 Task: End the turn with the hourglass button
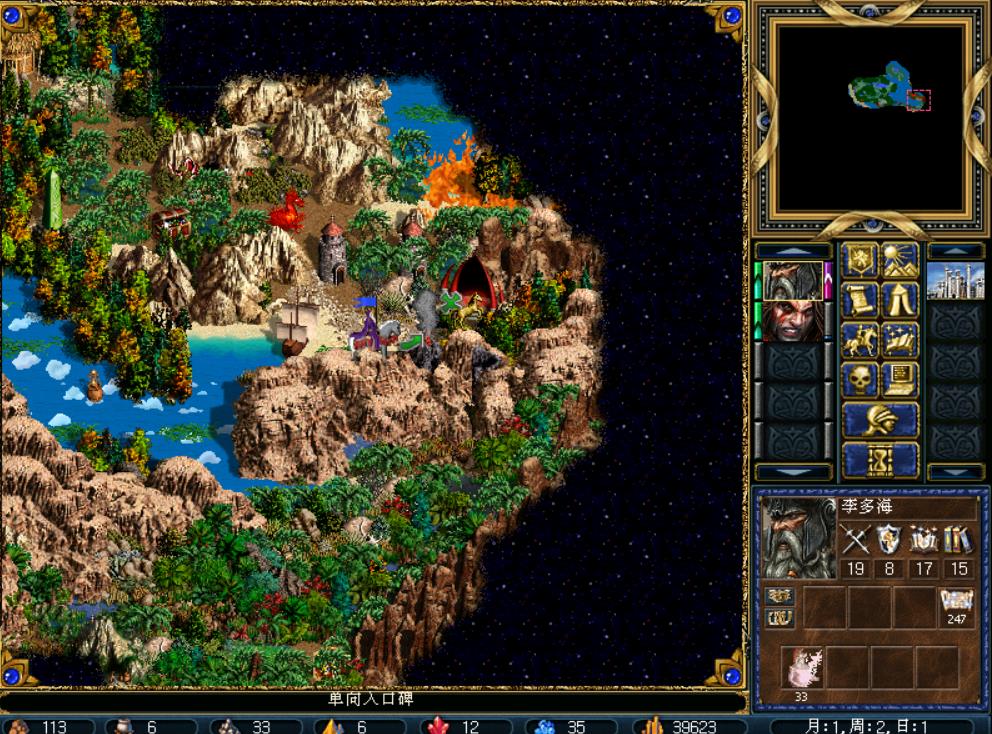(880, 460)
